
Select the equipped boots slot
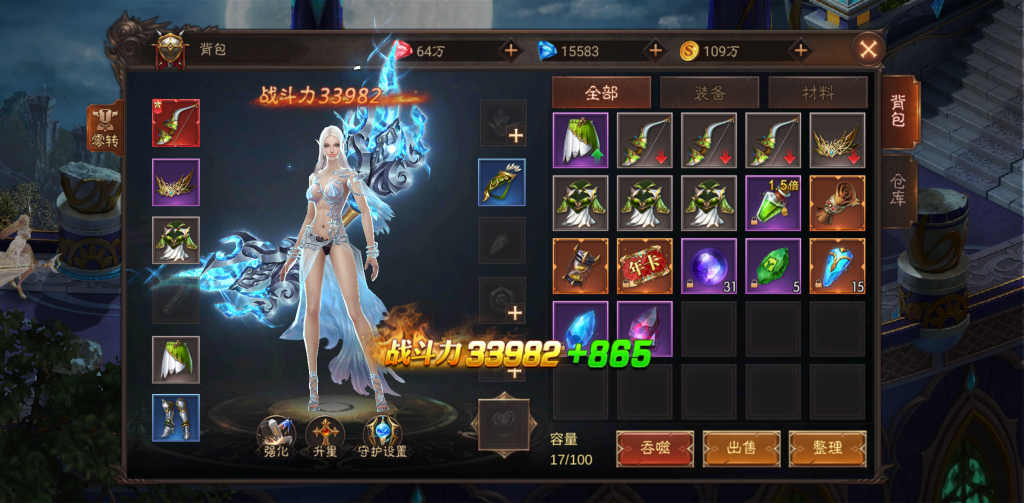click(x=175, y=418)
